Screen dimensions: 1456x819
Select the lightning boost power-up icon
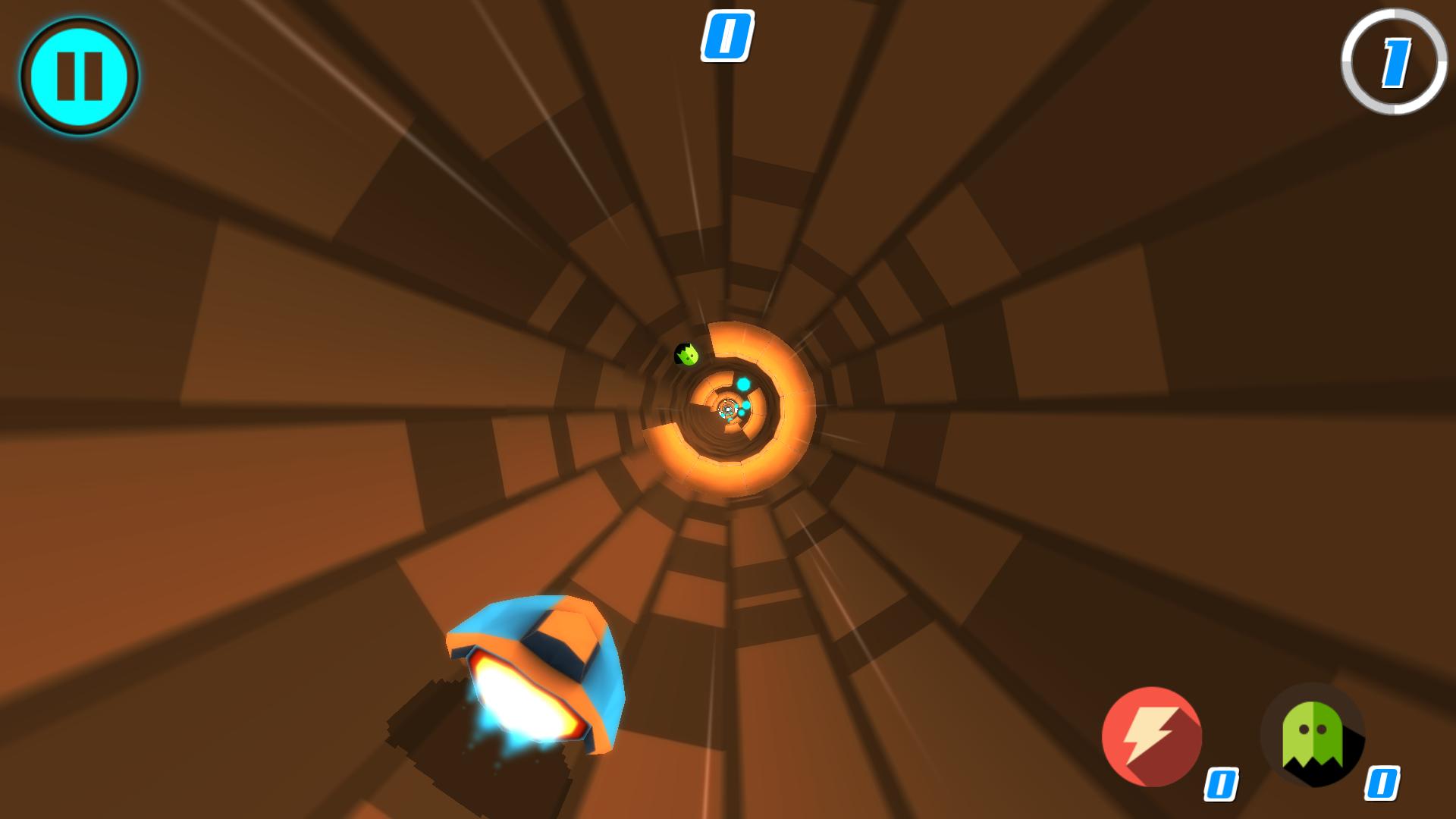1150,736
